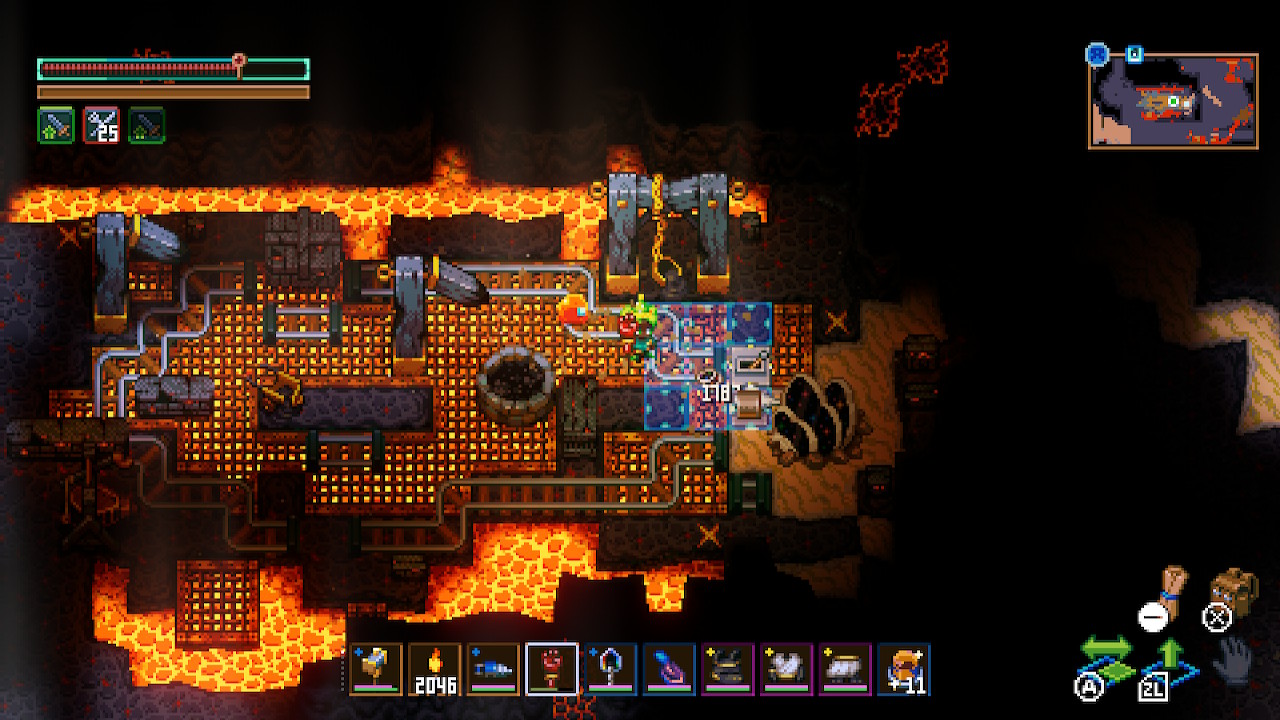Open the backpack inventory icon
The height and width of the screenshot is (720, 1280).
pos(1232,590)
